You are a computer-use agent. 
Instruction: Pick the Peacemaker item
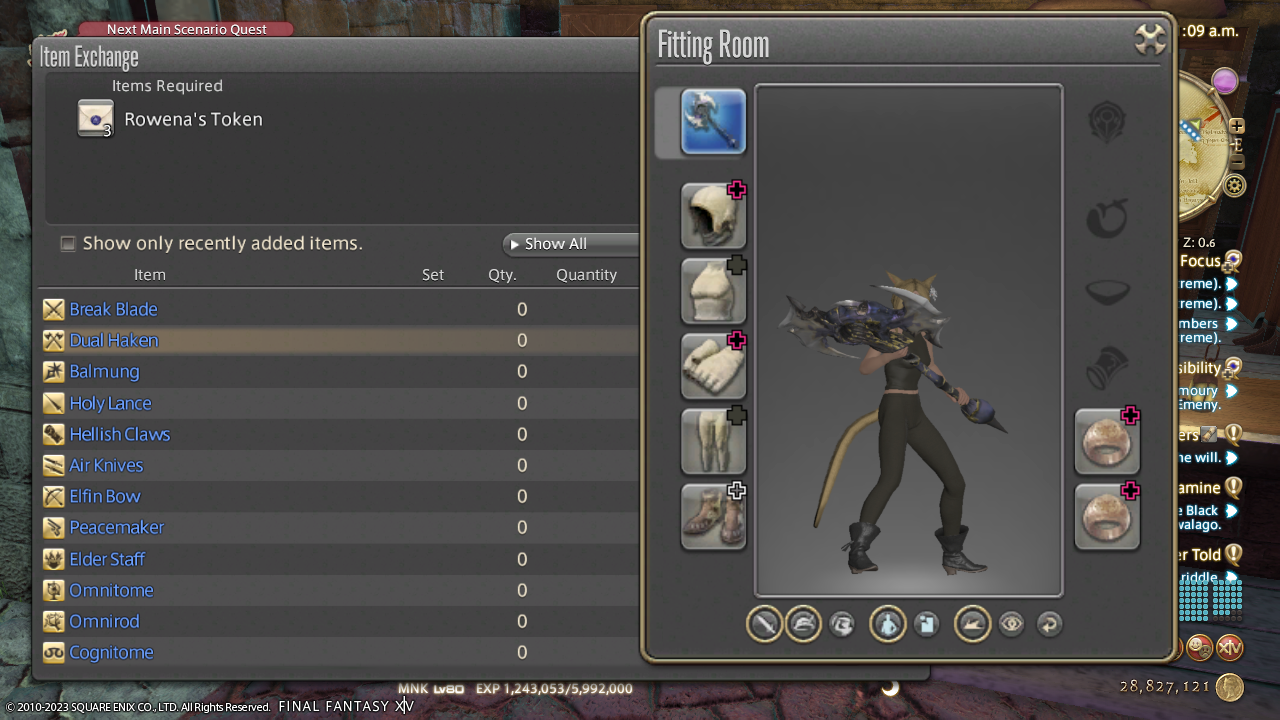click(x=116, y=528)
